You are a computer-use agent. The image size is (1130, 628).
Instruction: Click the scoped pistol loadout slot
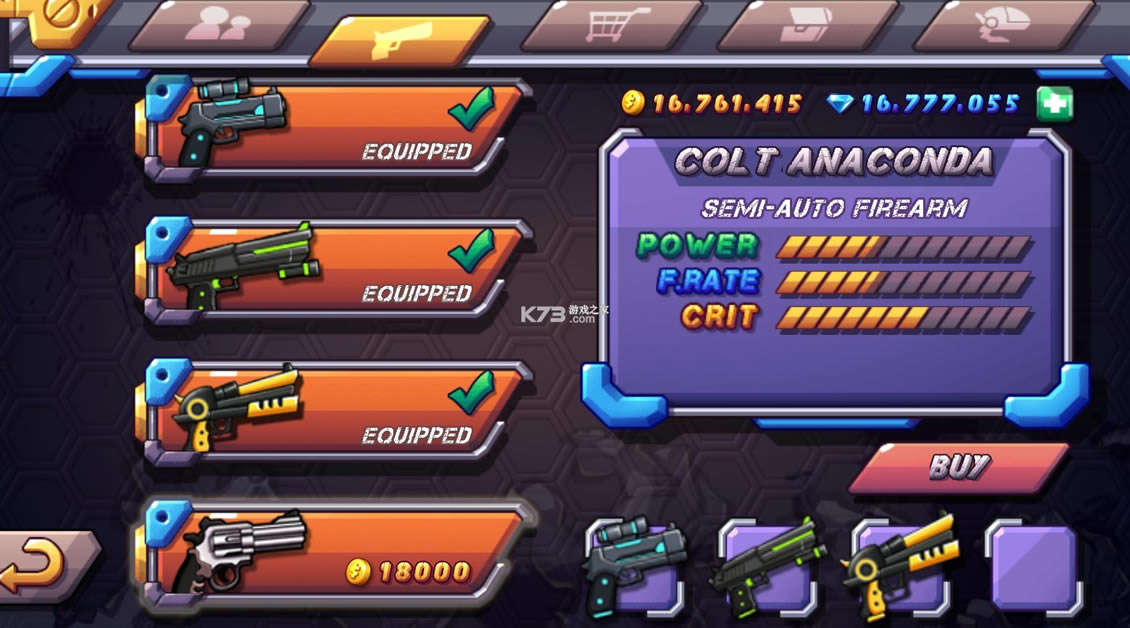pyautogui.click(x=634, y=566)
